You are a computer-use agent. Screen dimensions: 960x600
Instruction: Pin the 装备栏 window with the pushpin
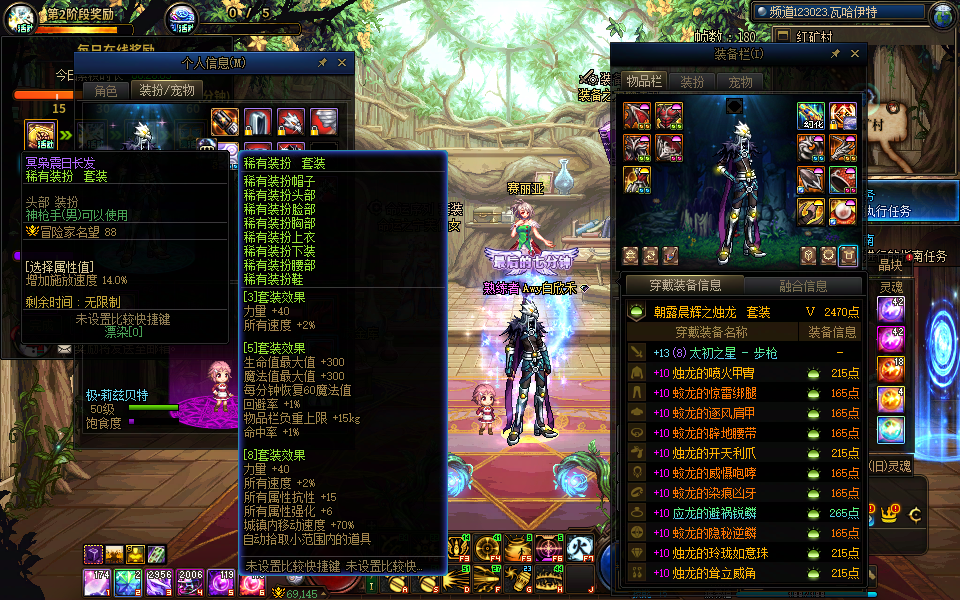835,54
